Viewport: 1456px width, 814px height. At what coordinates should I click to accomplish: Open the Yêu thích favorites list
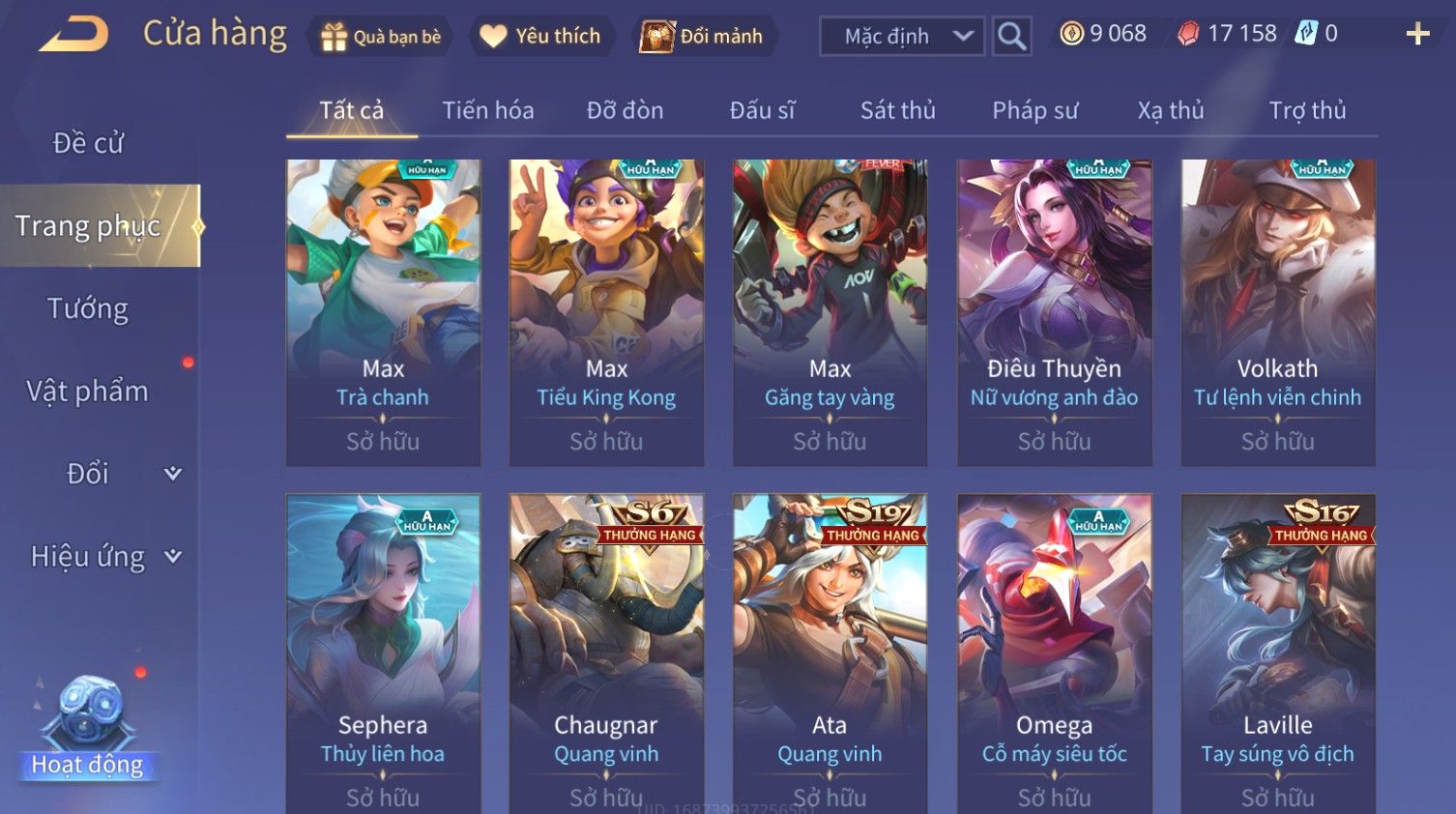(541, 37)
